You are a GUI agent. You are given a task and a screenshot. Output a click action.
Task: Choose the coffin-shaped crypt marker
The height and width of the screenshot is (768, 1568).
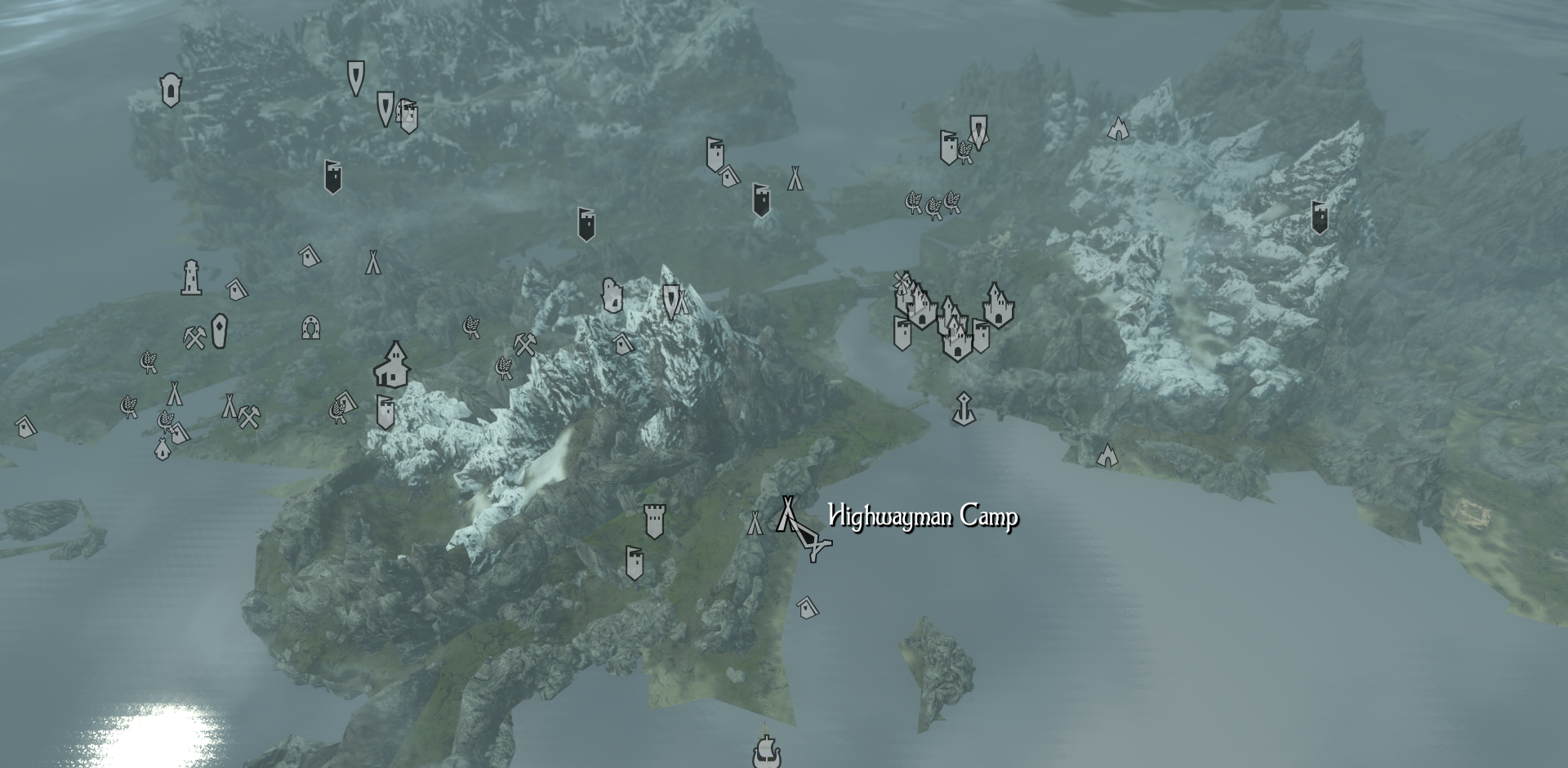[x=219, y=331]
